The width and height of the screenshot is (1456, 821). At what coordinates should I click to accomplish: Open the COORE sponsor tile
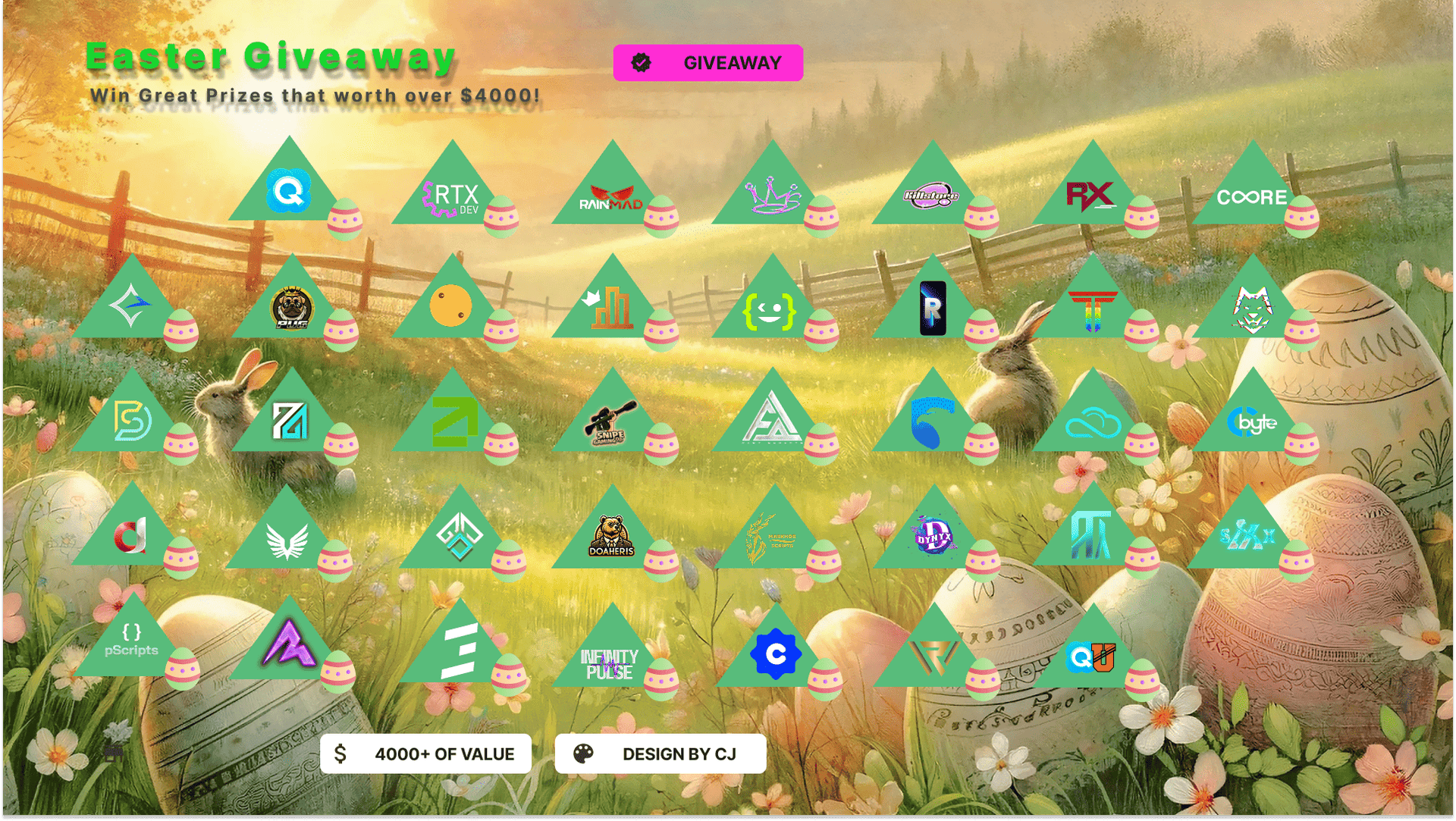(x=1252, y=196)
